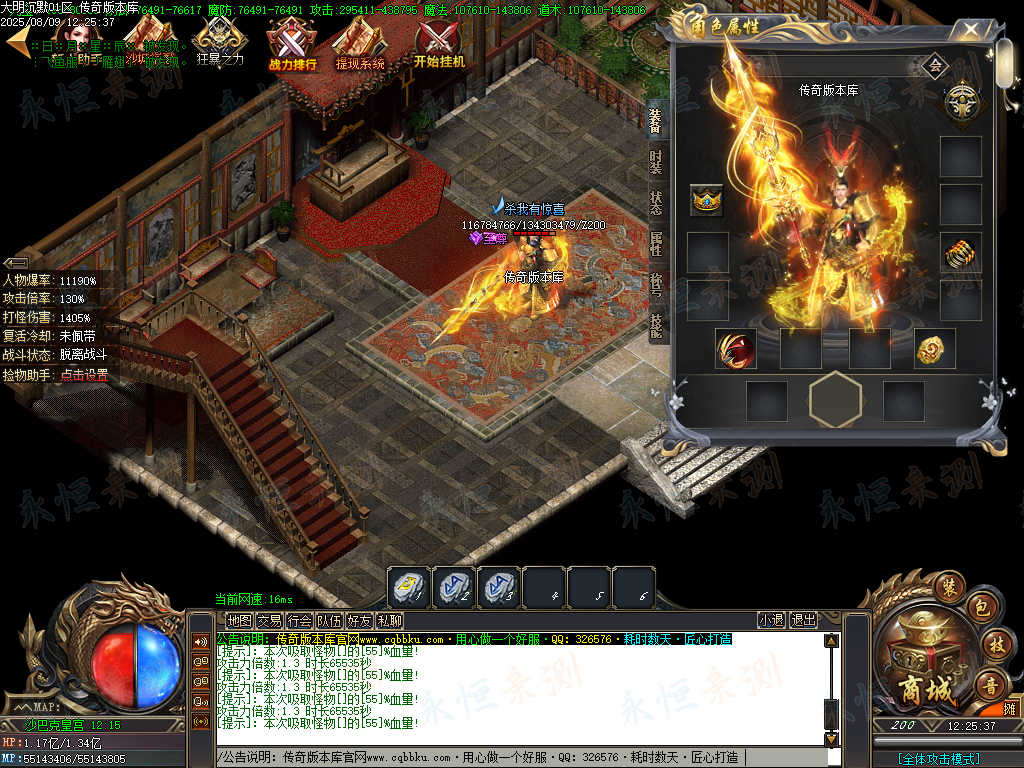Start auto-battle with 开始挂机
This screenshot has height=768, width=1024.
[x=439, y=46]
